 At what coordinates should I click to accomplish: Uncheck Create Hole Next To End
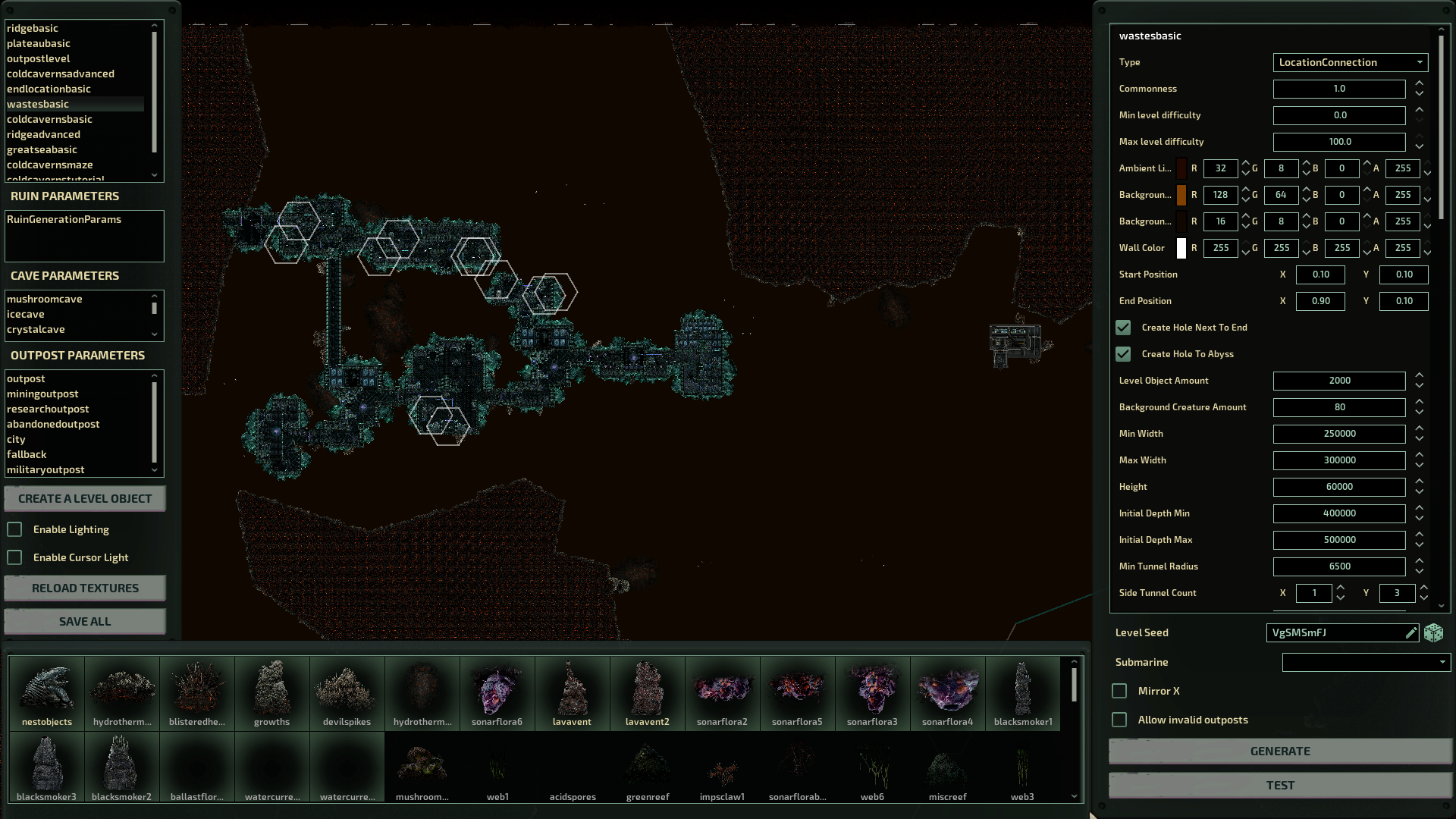(1123, 328)
